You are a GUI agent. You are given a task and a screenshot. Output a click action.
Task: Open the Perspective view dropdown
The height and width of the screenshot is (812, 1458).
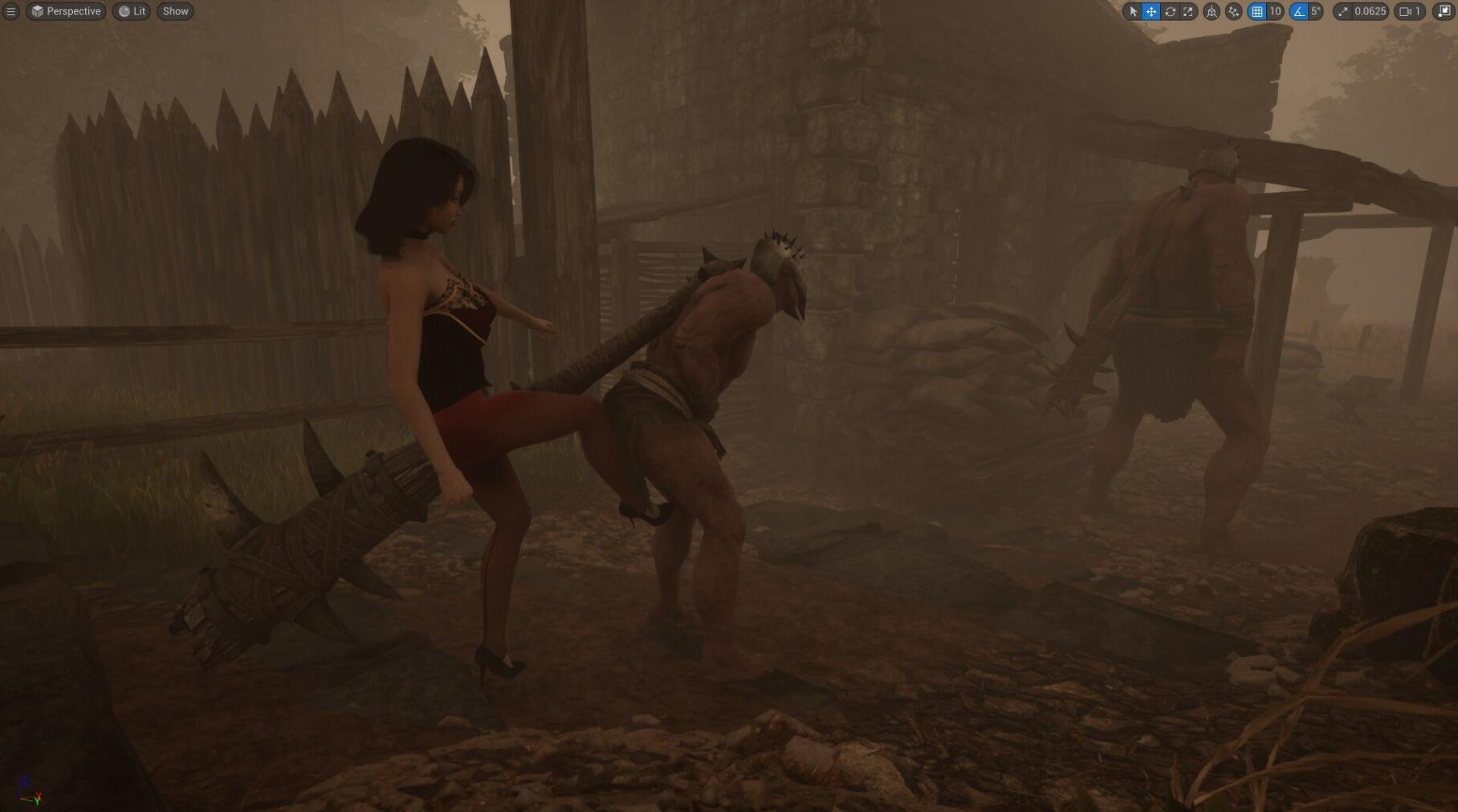click(x=66, y=11)
